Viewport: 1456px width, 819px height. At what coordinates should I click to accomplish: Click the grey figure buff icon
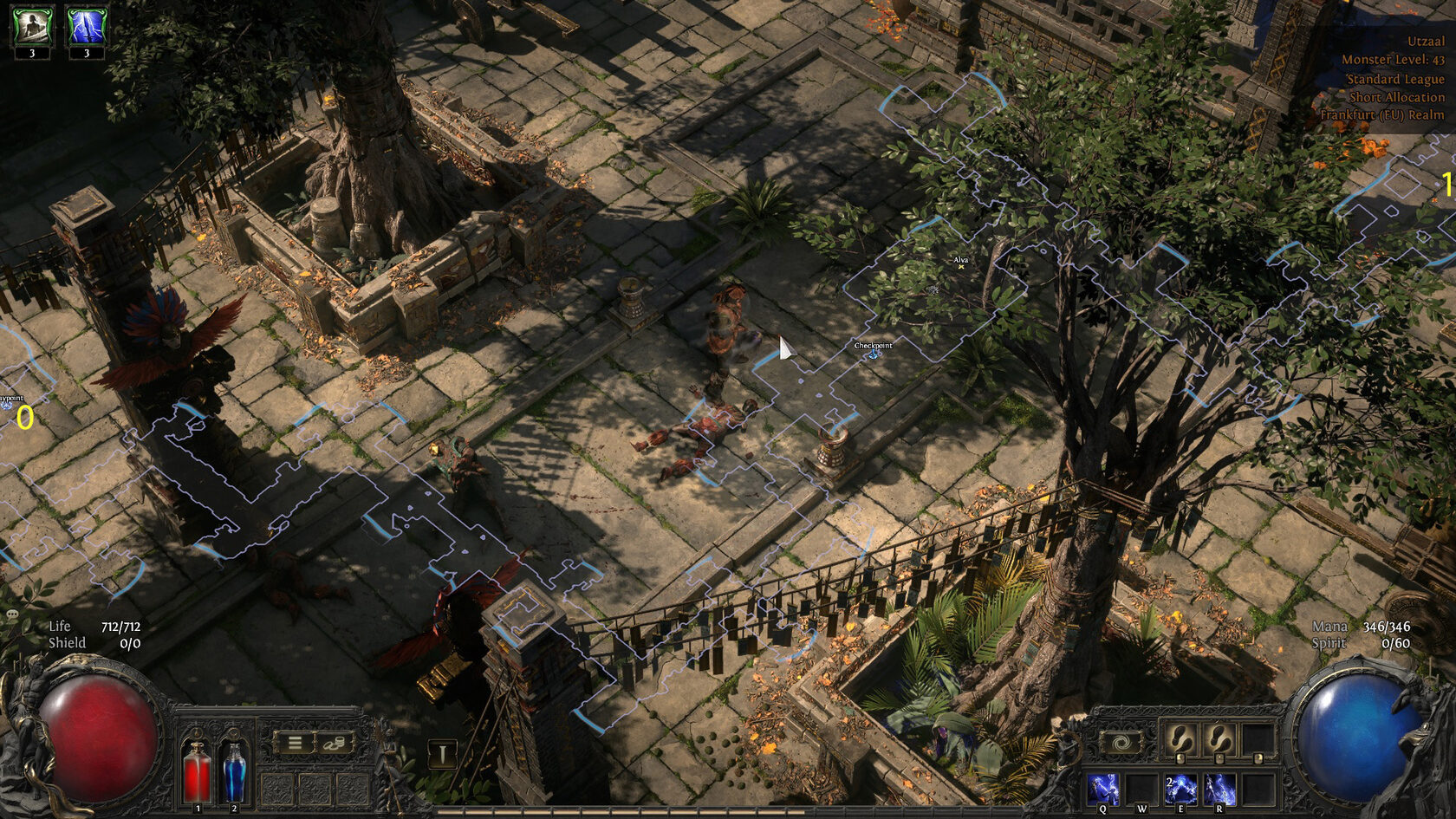click(x=32, y=27)
